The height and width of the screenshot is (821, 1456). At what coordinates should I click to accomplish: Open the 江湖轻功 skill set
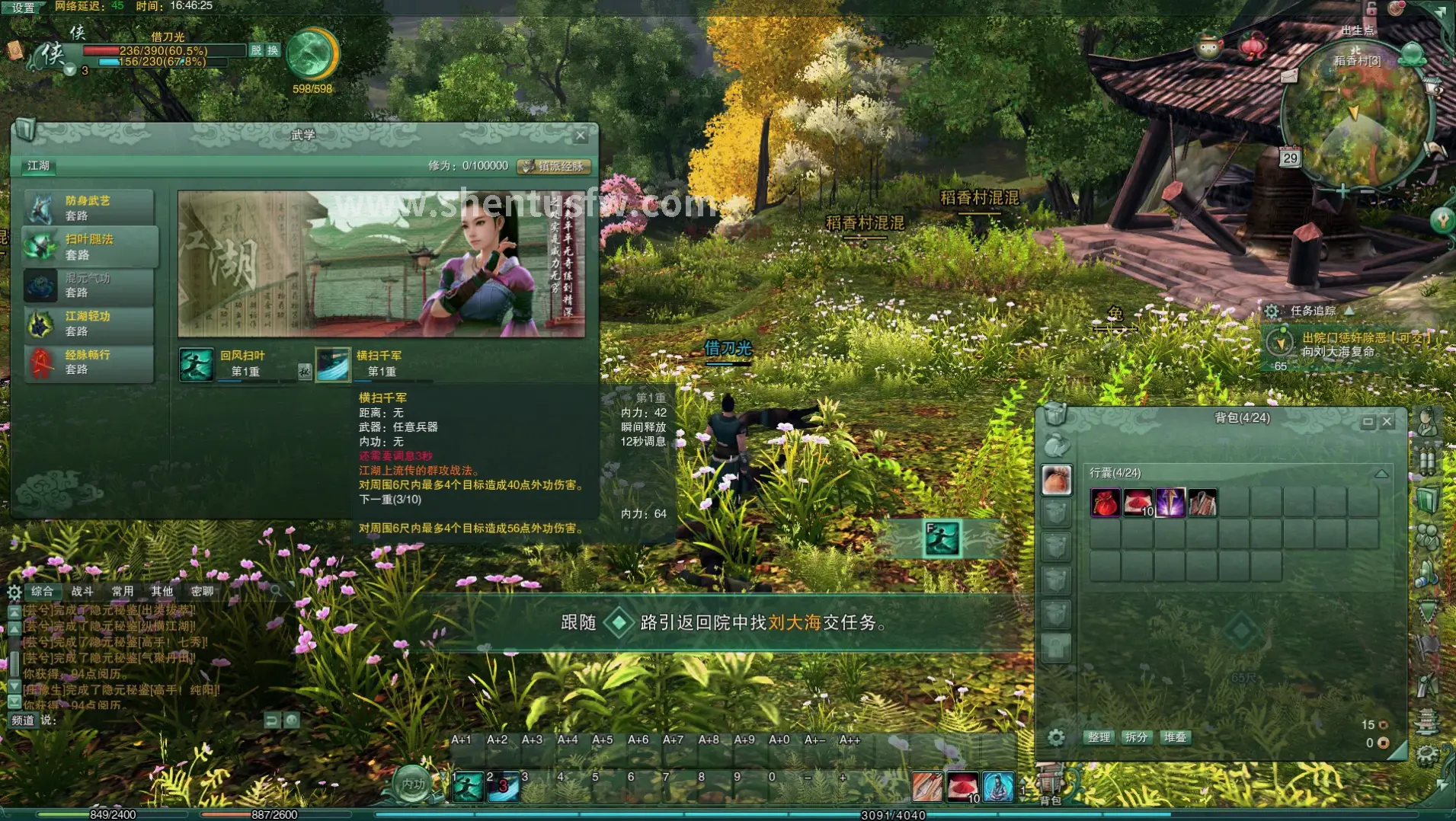[89, 323]
